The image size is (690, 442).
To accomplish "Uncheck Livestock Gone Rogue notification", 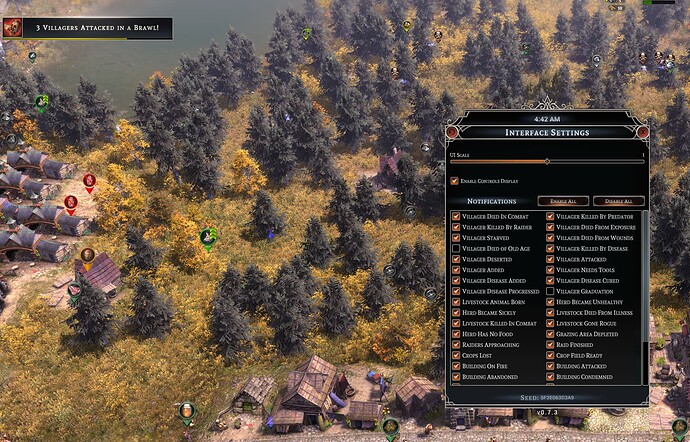I will (x=550, y=323).
